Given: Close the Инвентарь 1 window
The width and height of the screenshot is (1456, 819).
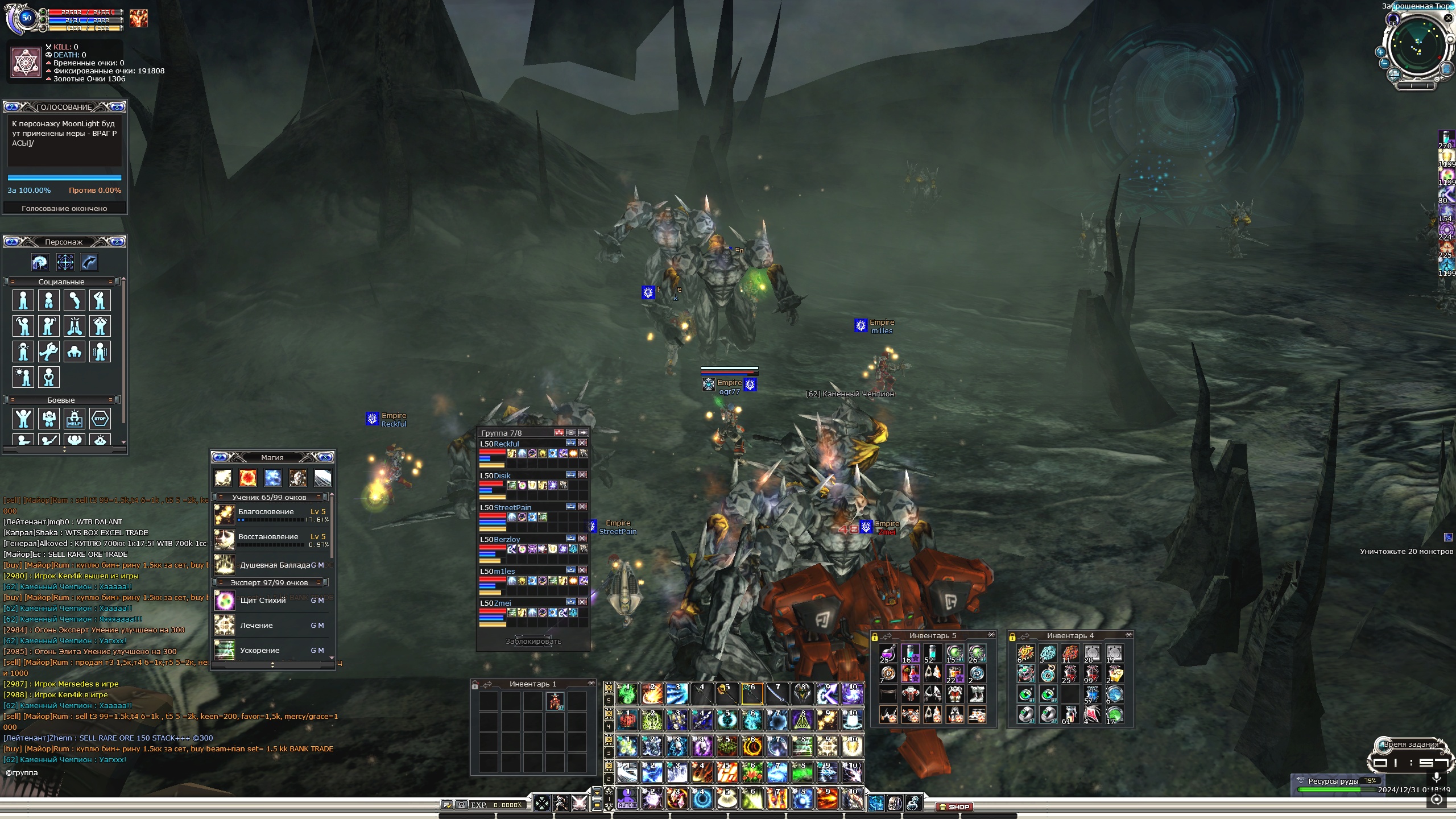Looking at the screenshot, I should click(591, 683).
